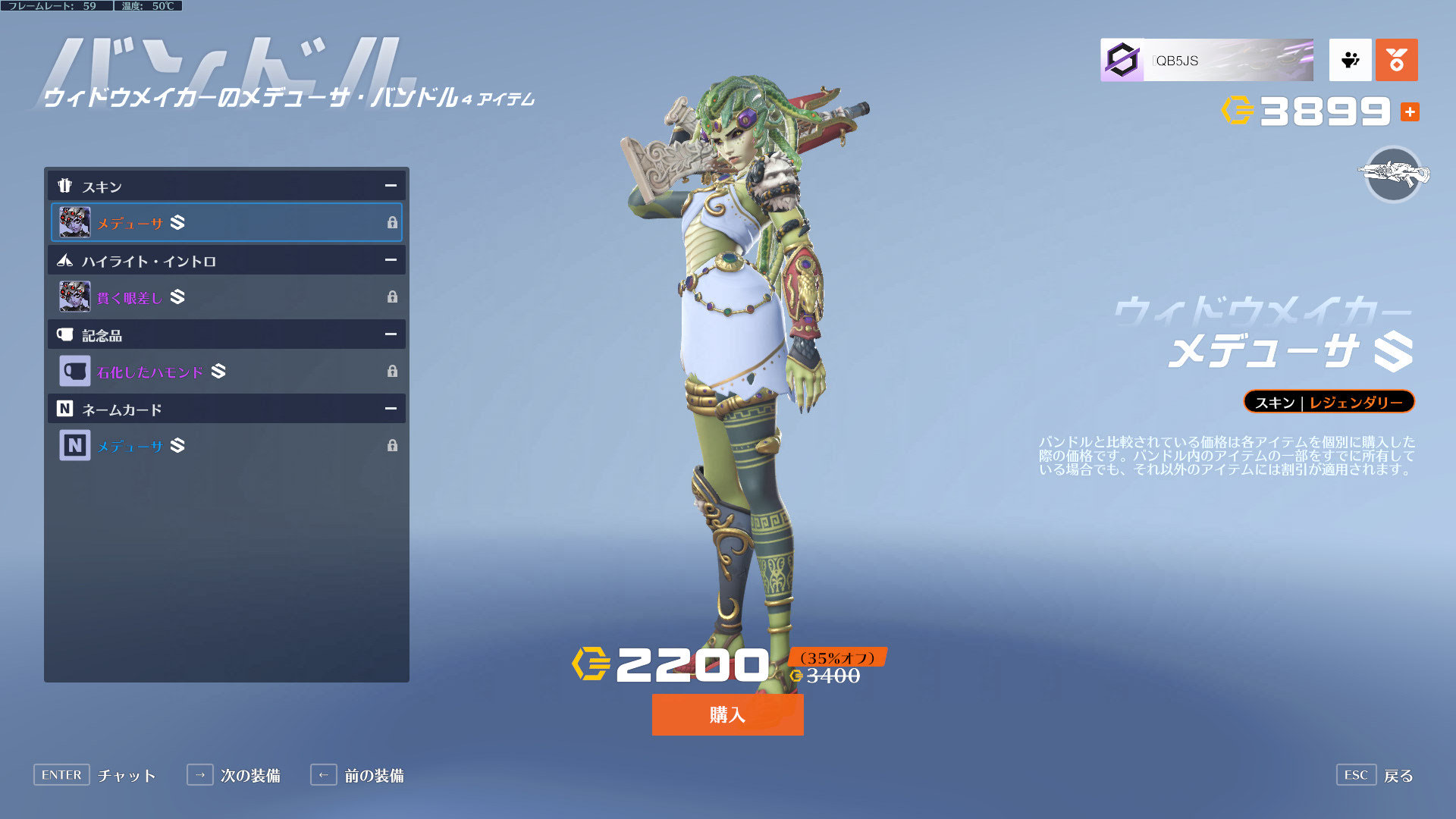Pick the メデューサ name card row
The height and width of the screenshot is (819, 1456).
pos(226,445)
